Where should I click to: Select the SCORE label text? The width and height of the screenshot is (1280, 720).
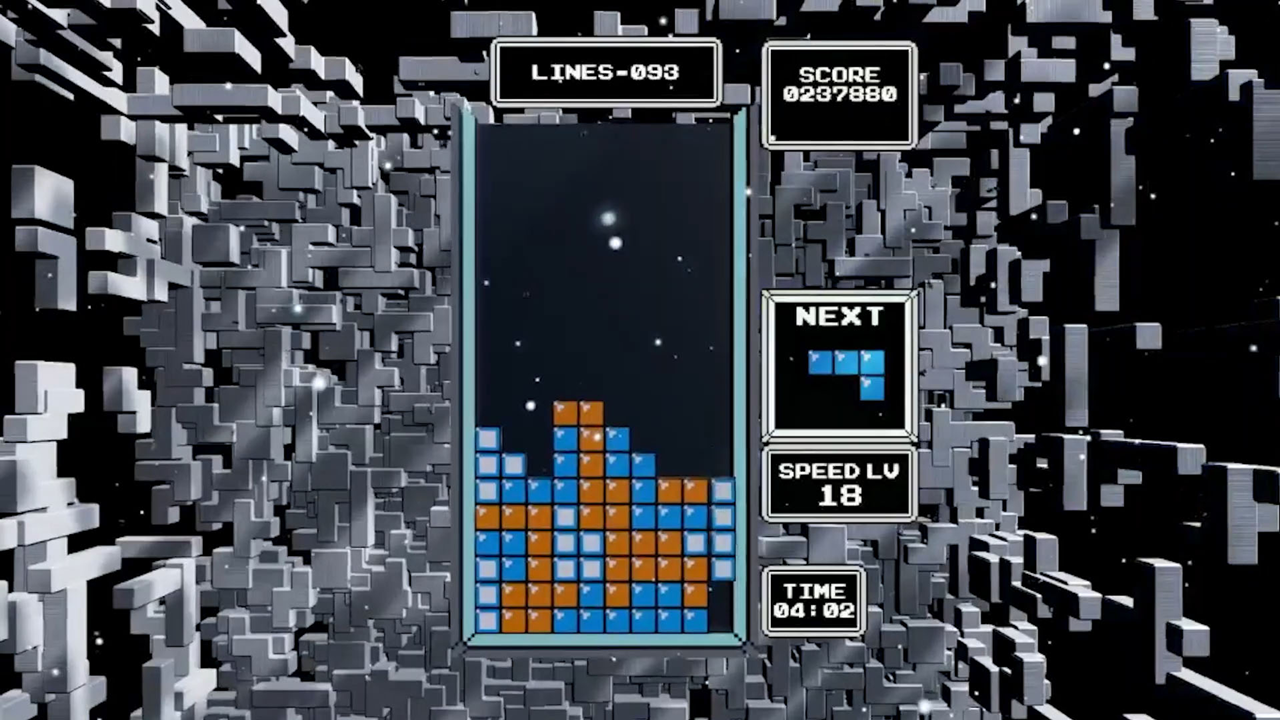tap(838, 74)
